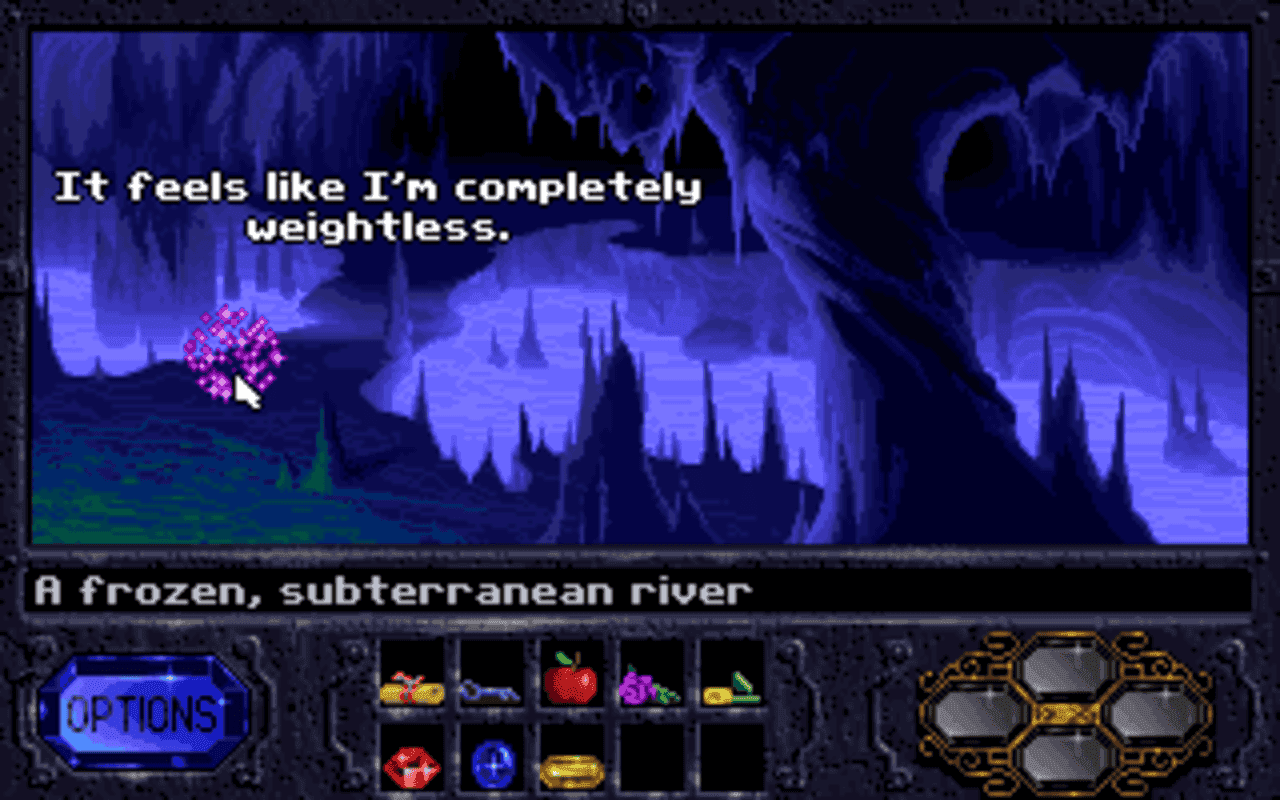
Task: Click an empty inventory slot
Action: (x=650, y=762)
